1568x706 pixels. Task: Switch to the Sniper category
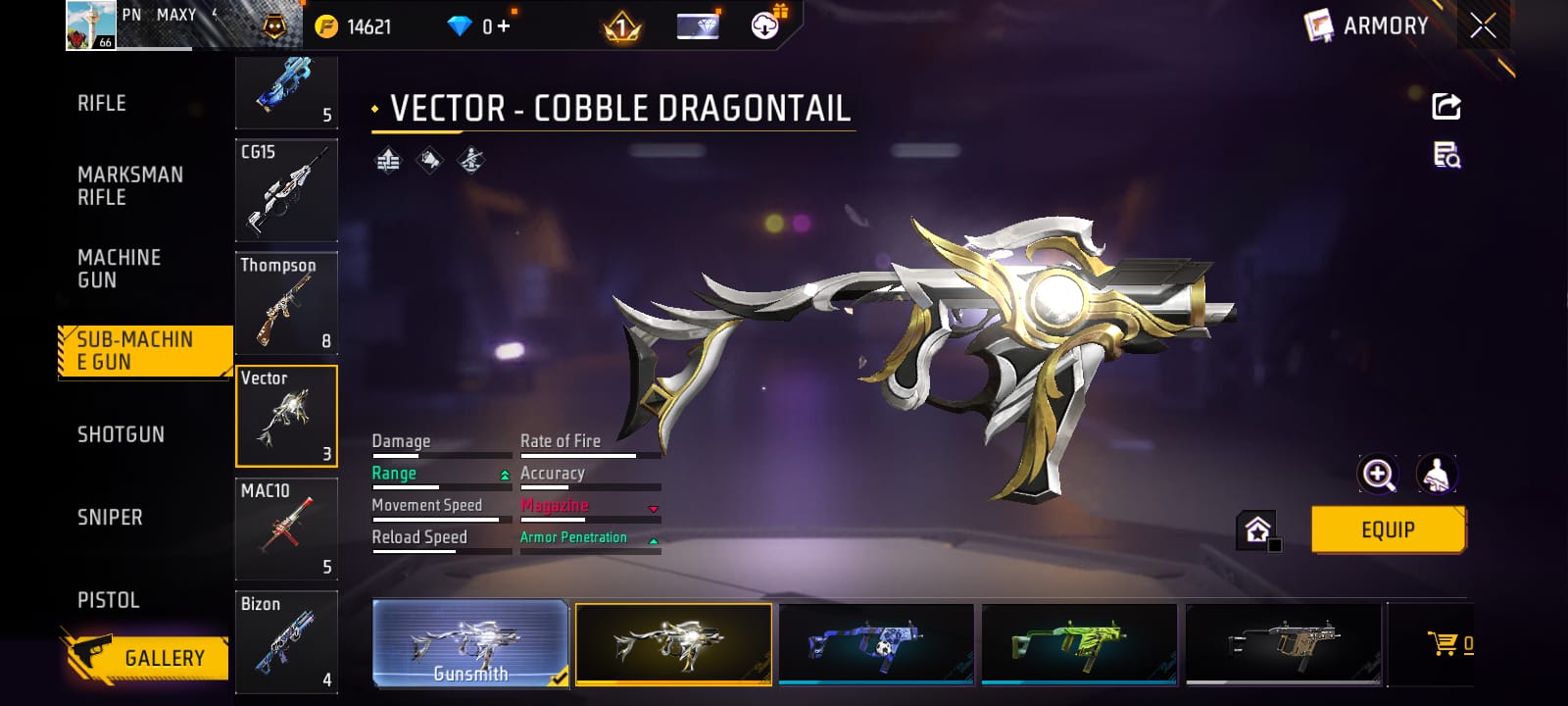tap(110, 518)
